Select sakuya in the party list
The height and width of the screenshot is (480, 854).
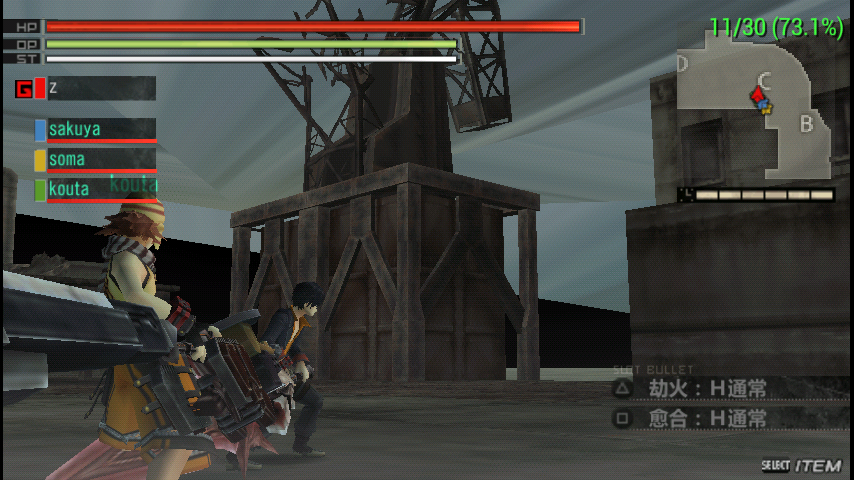(x=96, y=130)
